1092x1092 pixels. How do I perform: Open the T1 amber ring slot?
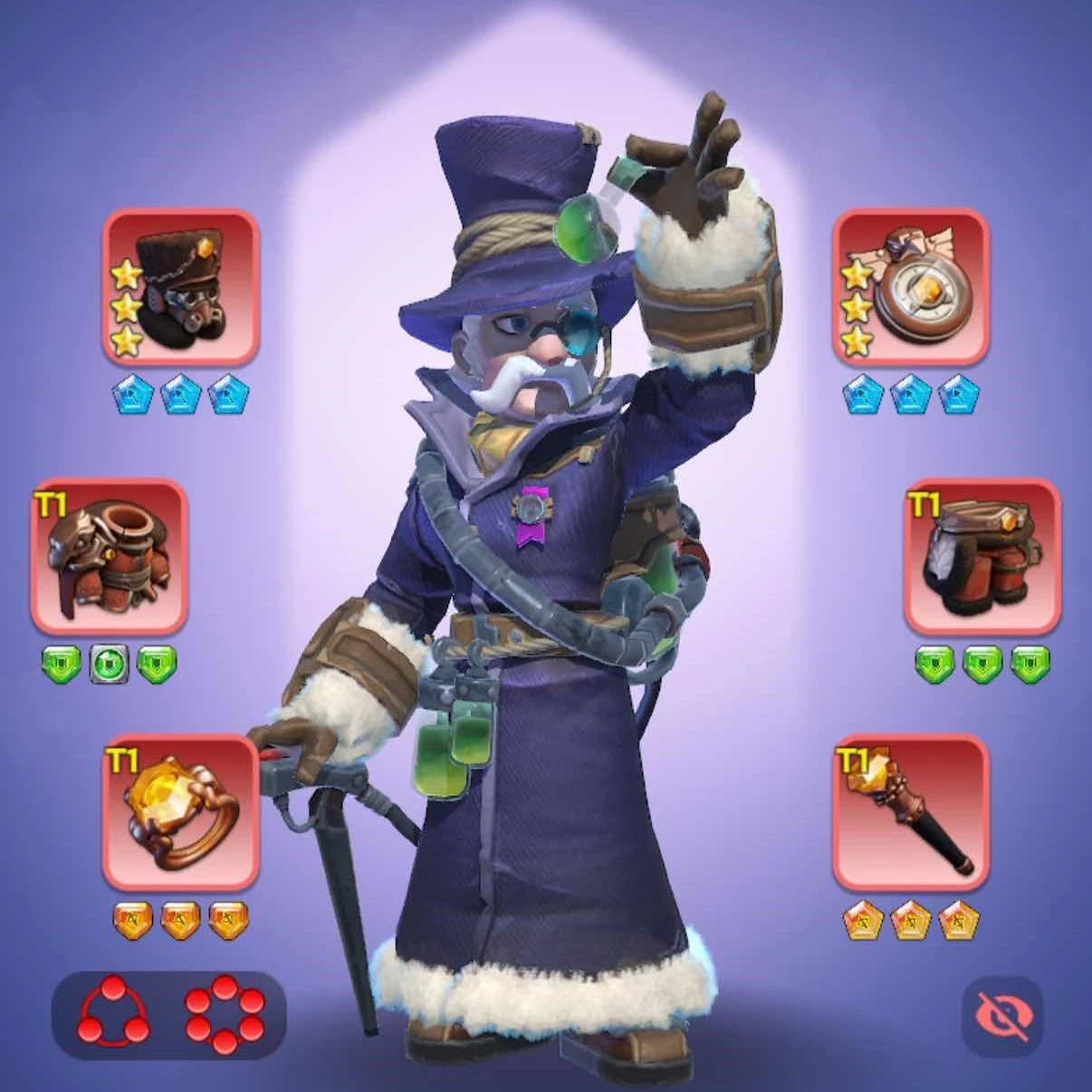click(181, 812)
